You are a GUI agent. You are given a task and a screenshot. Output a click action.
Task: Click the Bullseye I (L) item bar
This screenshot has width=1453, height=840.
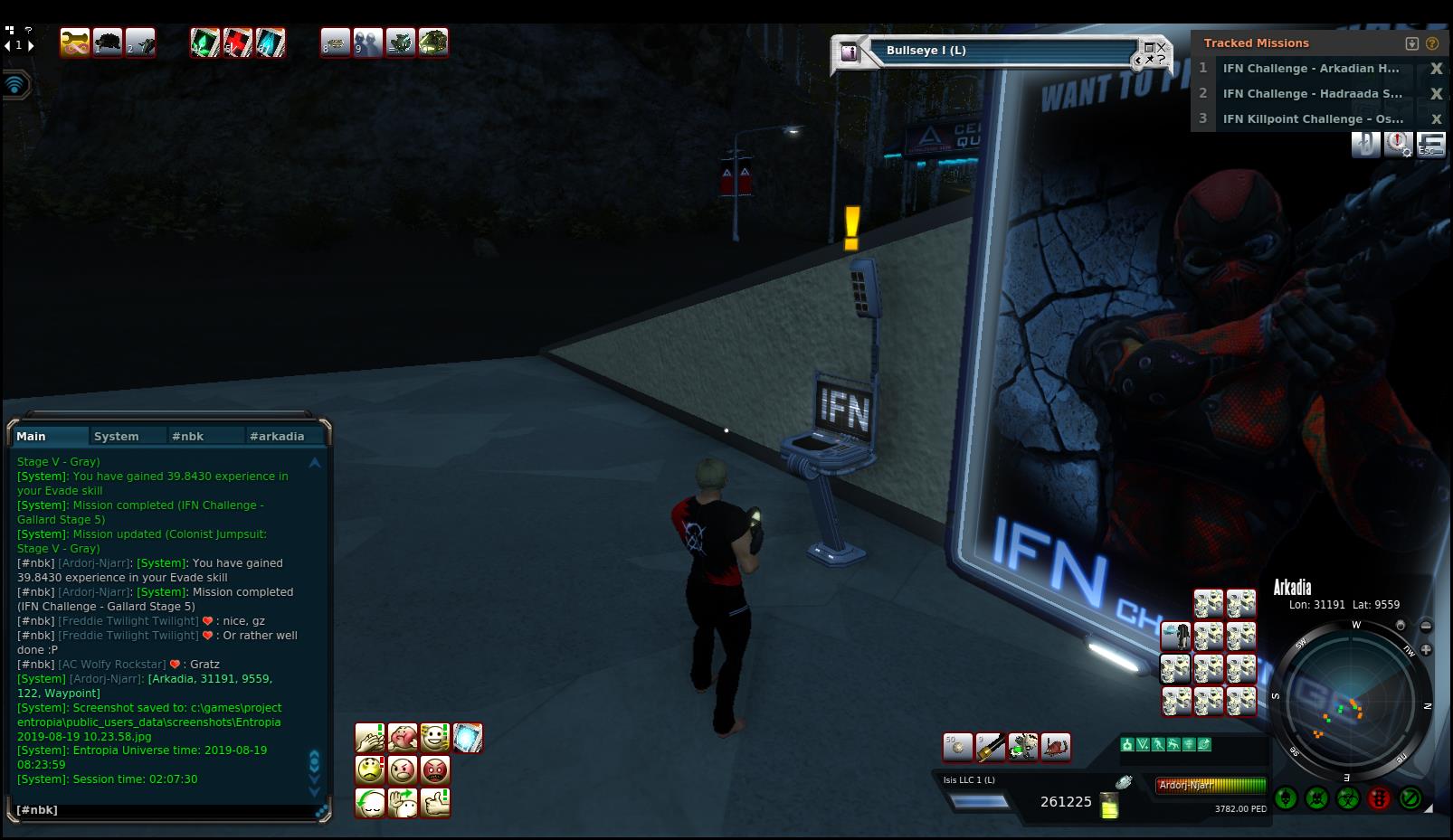pyautogui.click(x=1004, y=52)
